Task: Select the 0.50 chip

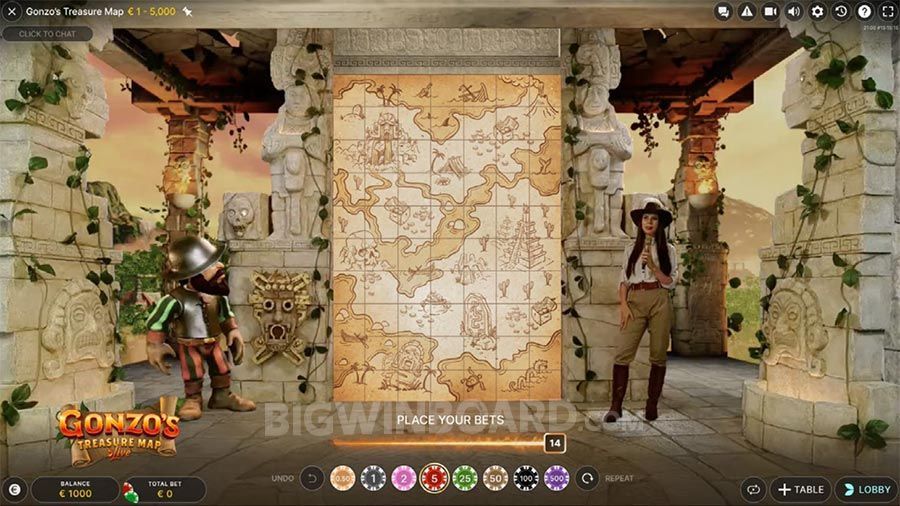Action: point(343,478)
